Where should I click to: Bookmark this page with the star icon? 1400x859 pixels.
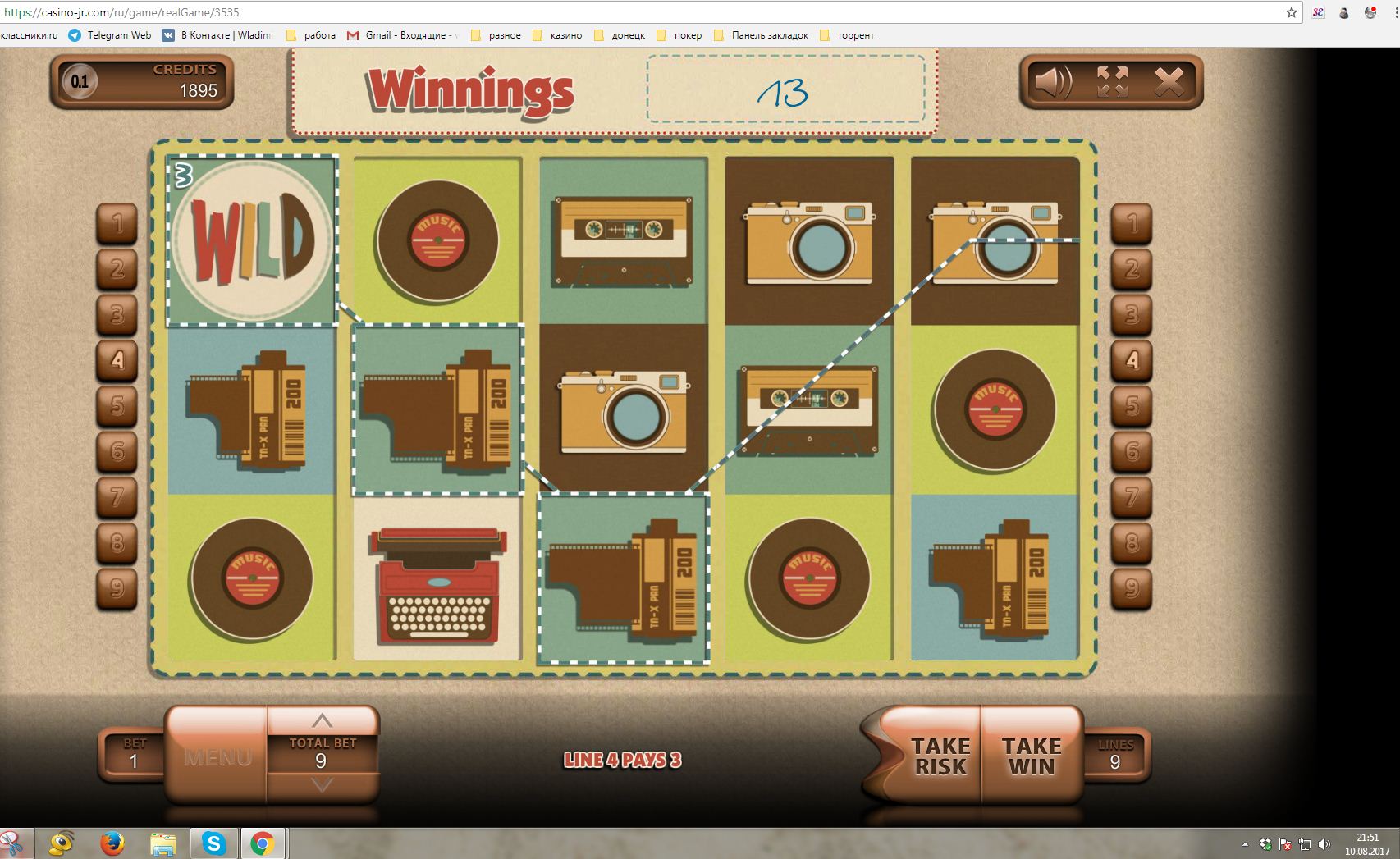1291,12
